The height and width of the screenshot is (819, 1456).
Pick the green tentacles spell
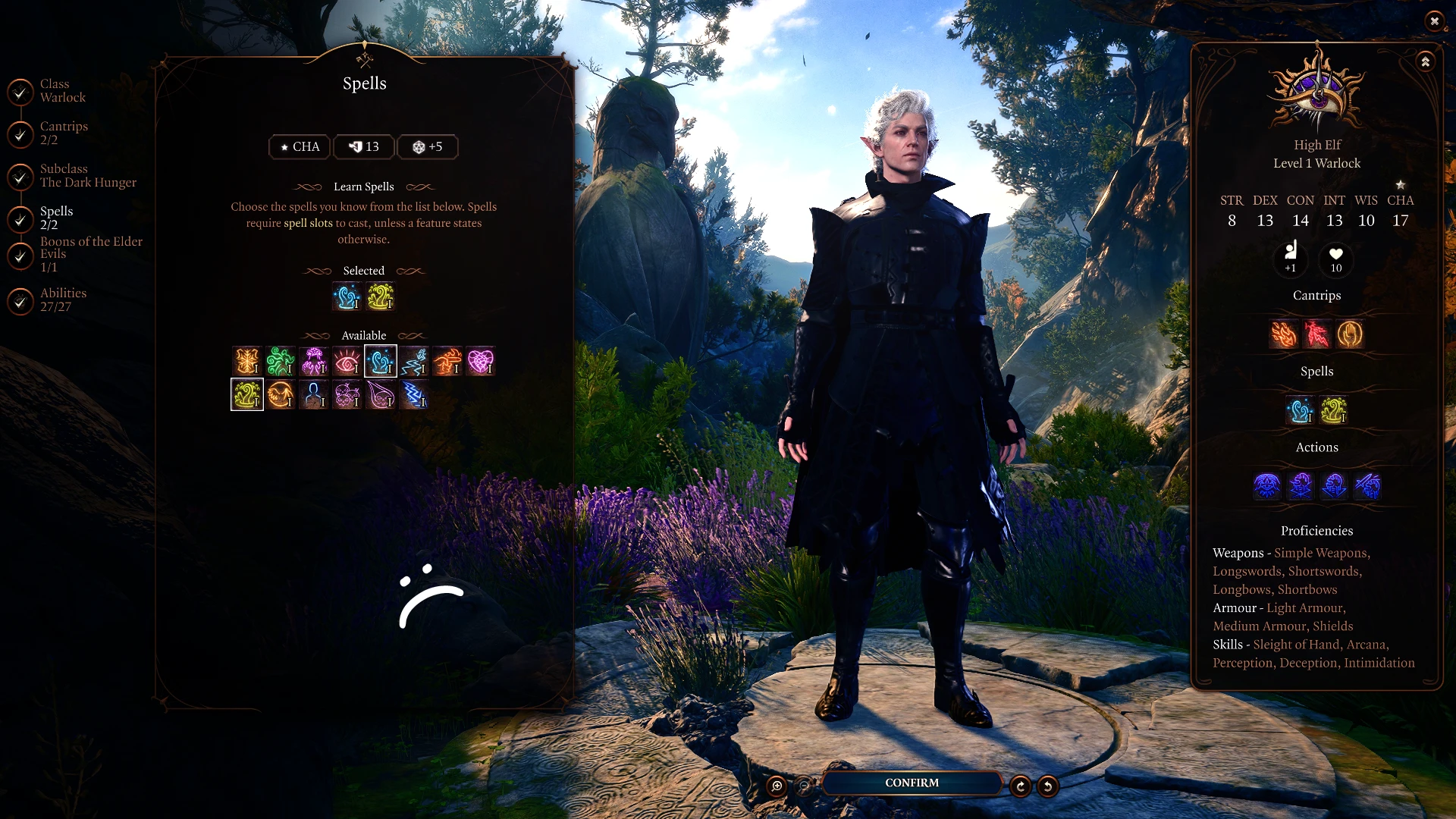281,362
